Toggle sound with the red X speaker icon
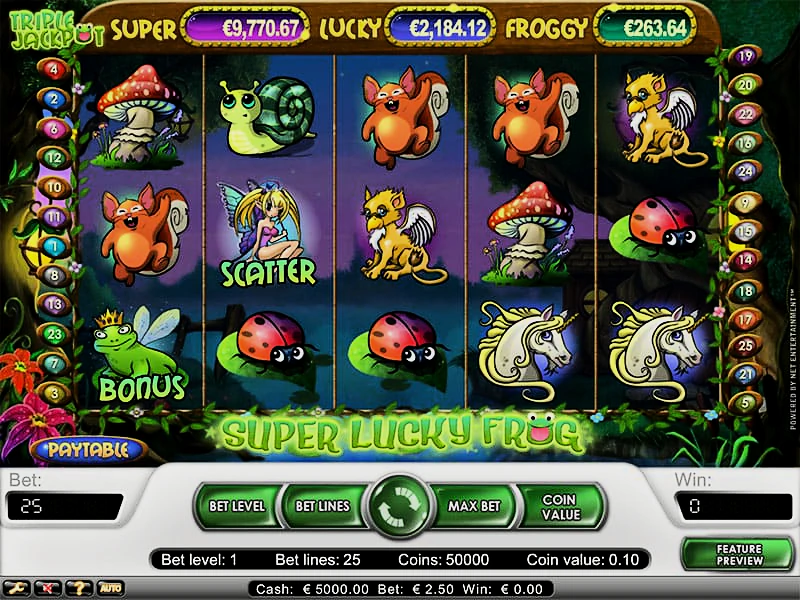This screenshot has height=600, width=800. coord(47,588)
